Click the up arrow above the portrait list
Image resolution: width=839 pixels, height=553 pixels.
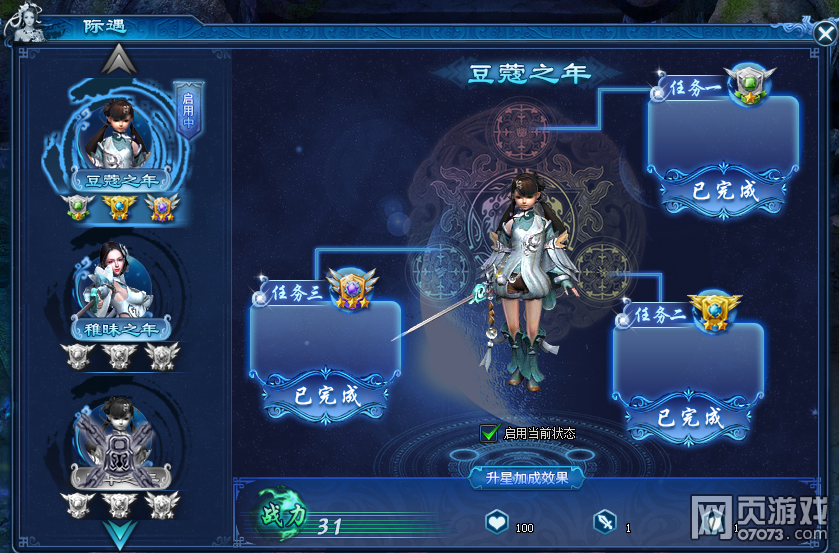click(119, 60)
